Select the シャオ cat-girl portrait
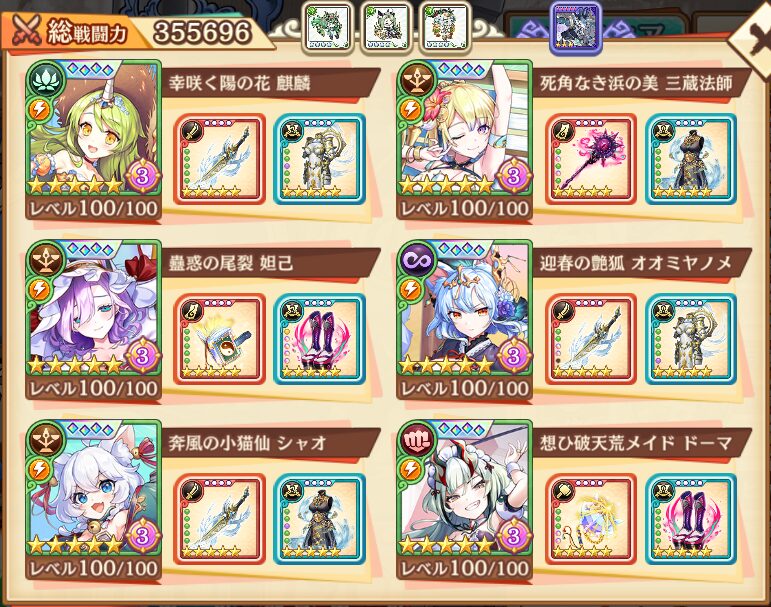 coord(93,492)
